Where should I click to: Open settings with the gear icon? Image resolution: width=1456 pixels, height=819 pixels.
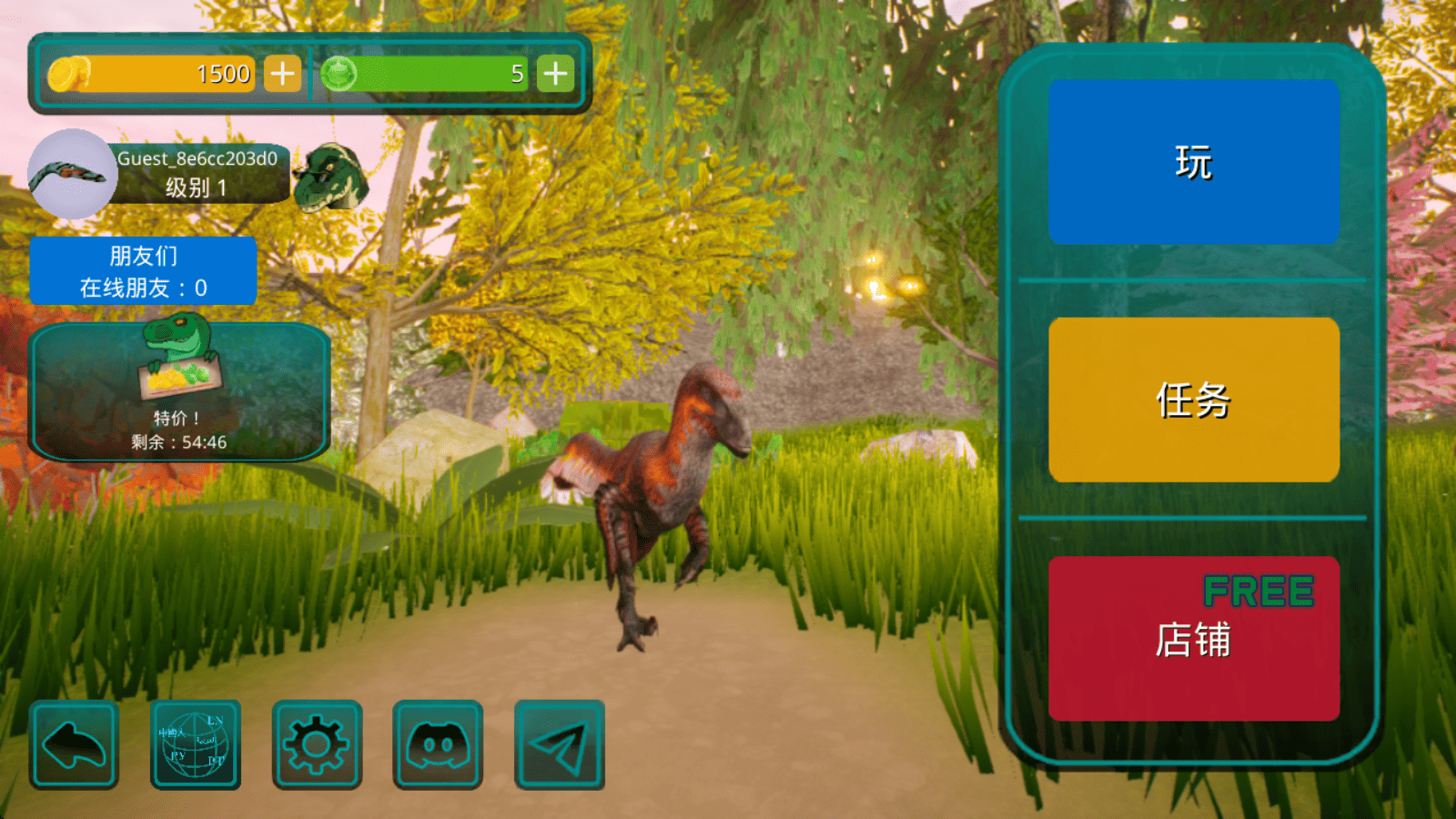(x=317, y=744)
